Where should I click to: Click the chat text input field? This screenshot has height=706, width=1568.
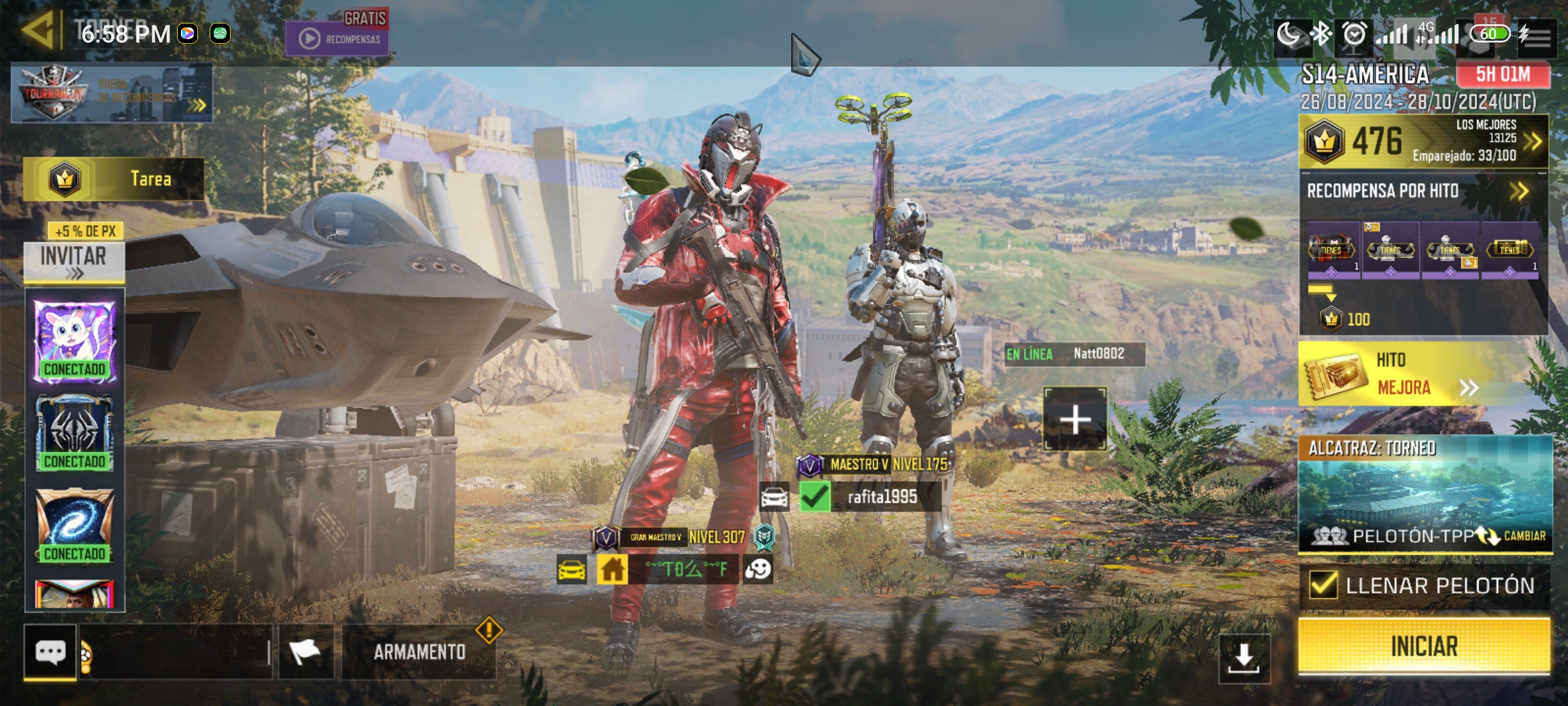pyautogui.click(x=178, y=652)
